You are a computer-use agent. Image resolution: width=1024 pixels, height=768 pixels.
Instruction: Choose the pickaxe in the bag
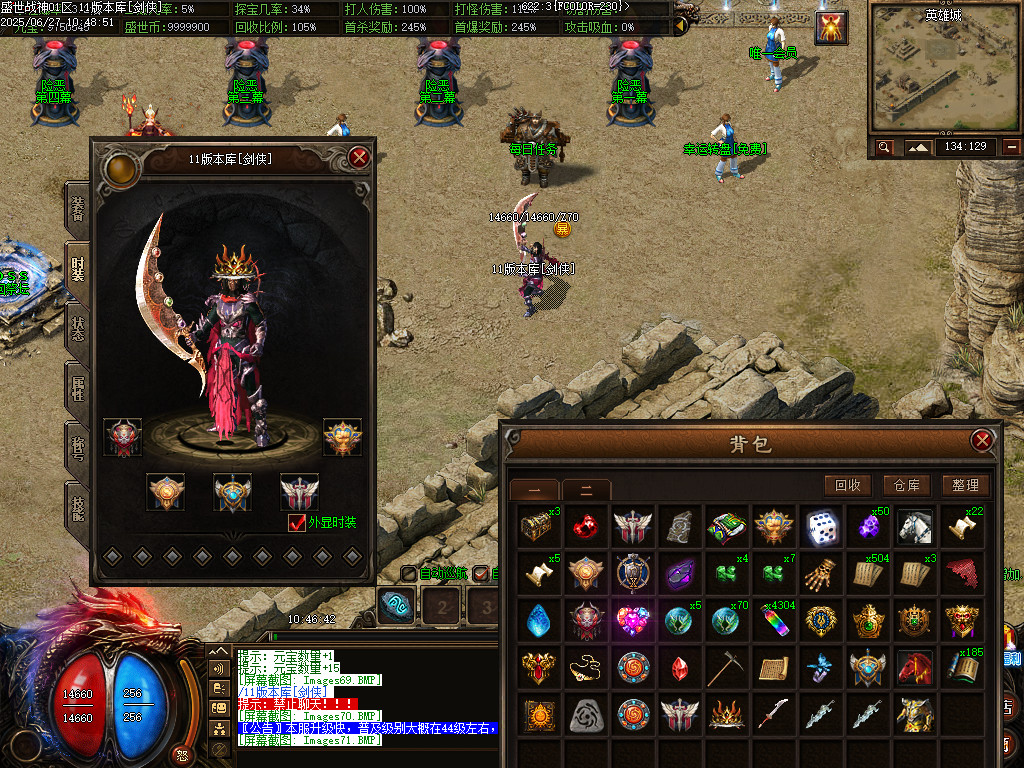[727, 667]
